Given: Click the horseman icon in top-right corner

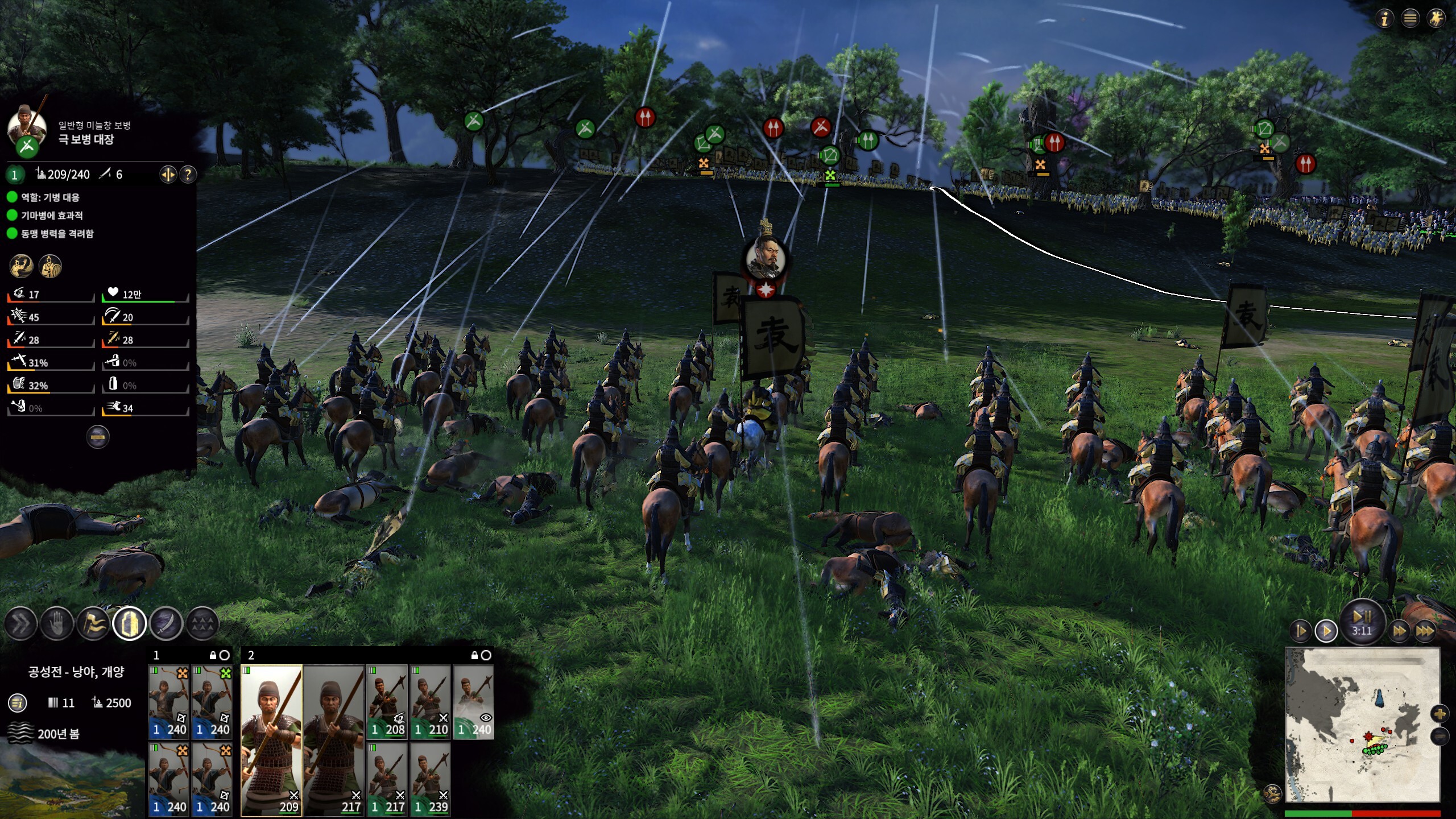Looking at the screenshot, I should (1436, 19).
